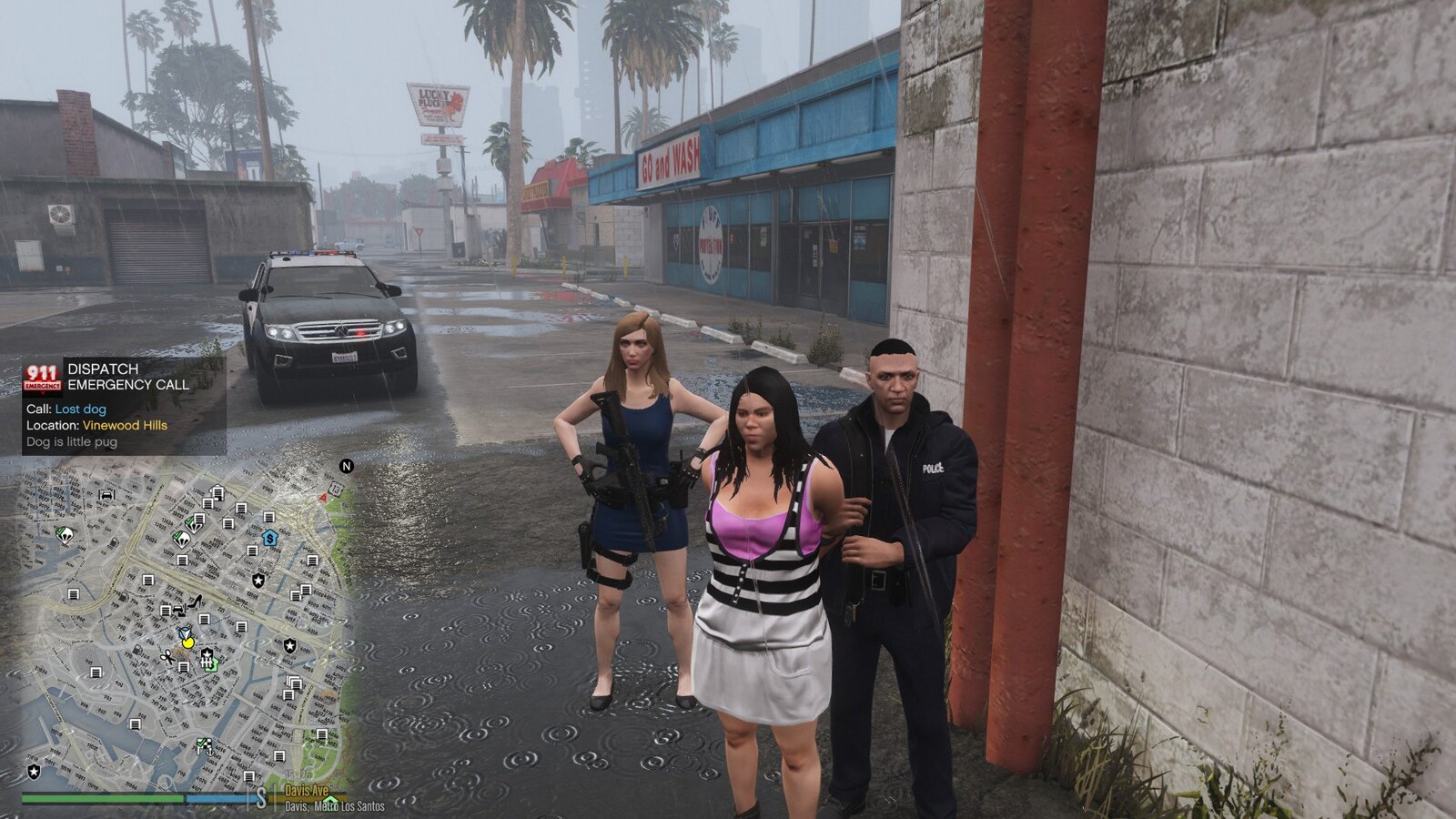Click the green arrow beside Davis Ave
Screen dimensions: 1456x819
pos(331,799)
